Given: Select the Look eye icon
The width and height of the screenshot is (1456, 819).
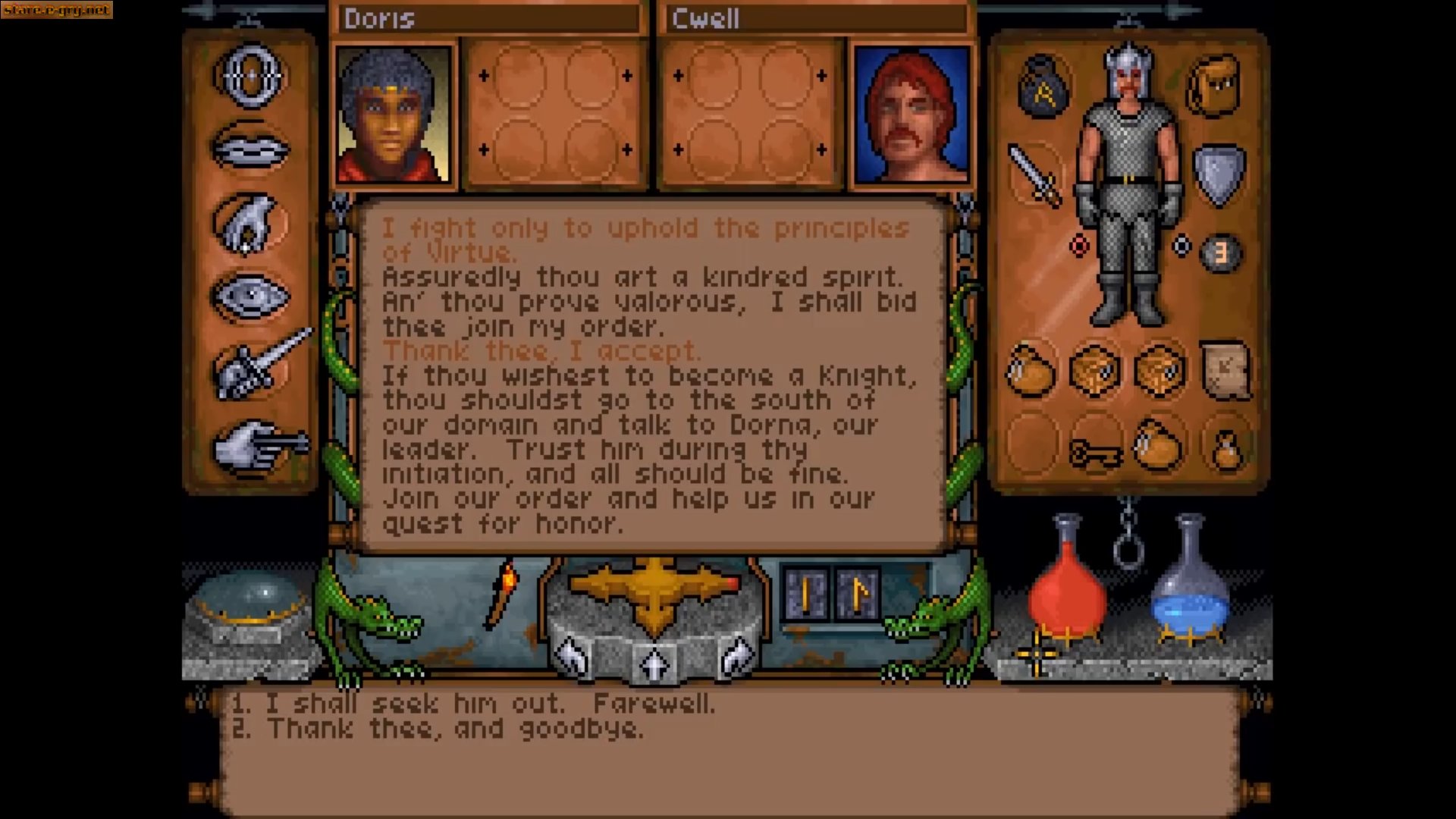Looking at the screenshot, I should coord(250,296).
